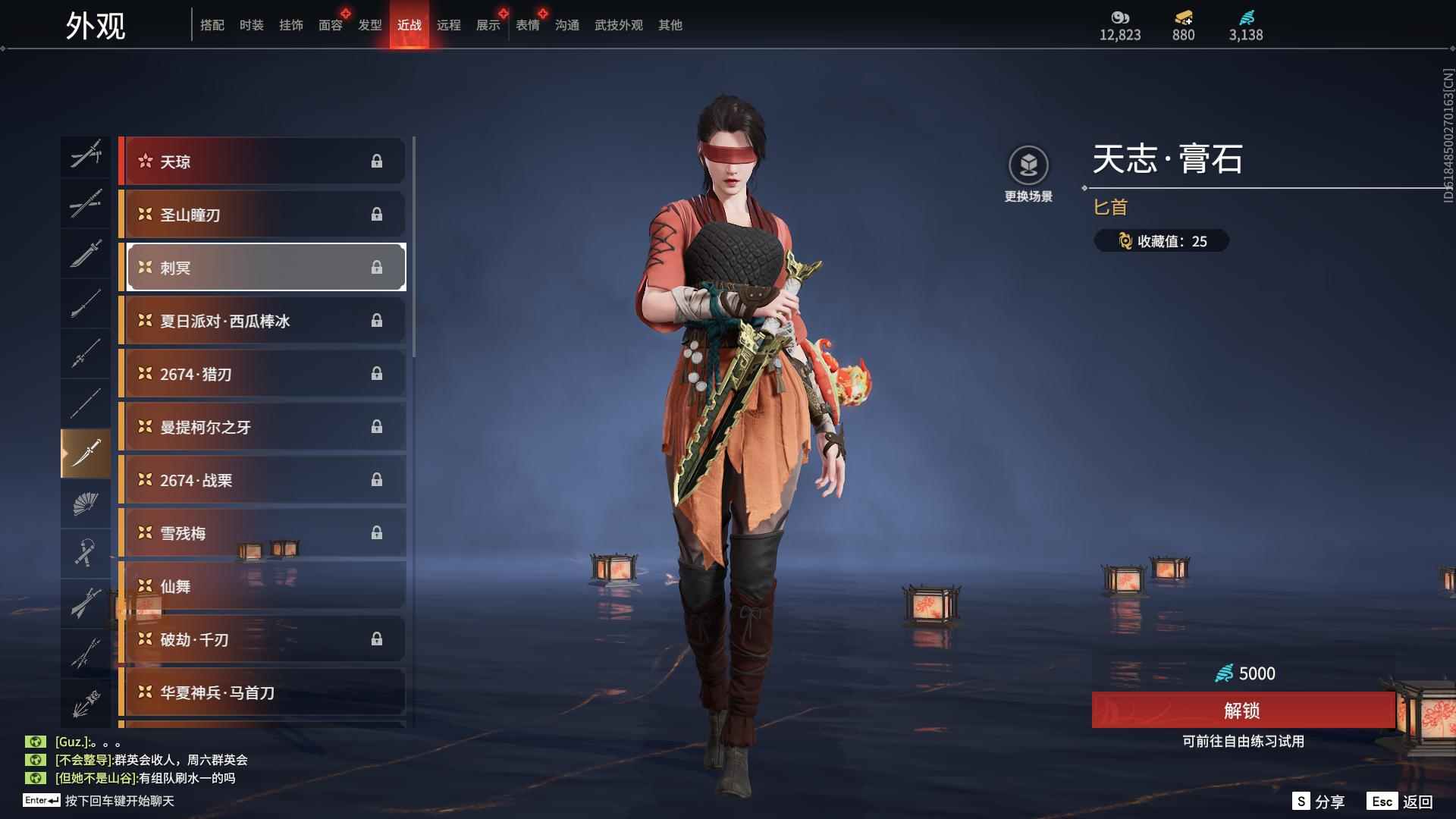Open the 搭配 outfit tab
Image resolution: width=1456 pixels, height=819 pixels.
[212, 25]
